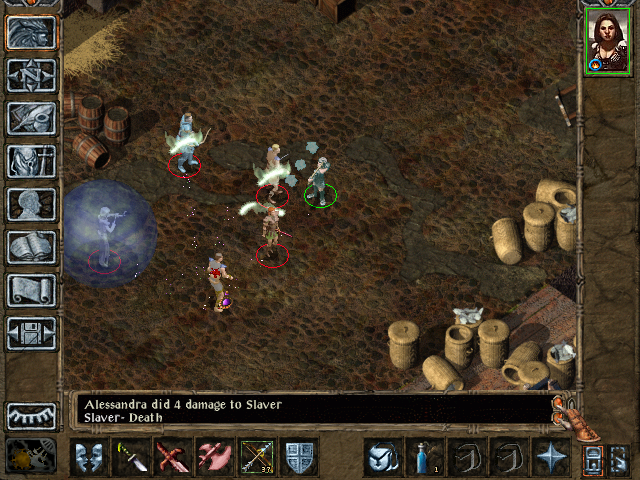Open the character record profile button
Viewport: 640px width, 480px height.
[31, 204]
